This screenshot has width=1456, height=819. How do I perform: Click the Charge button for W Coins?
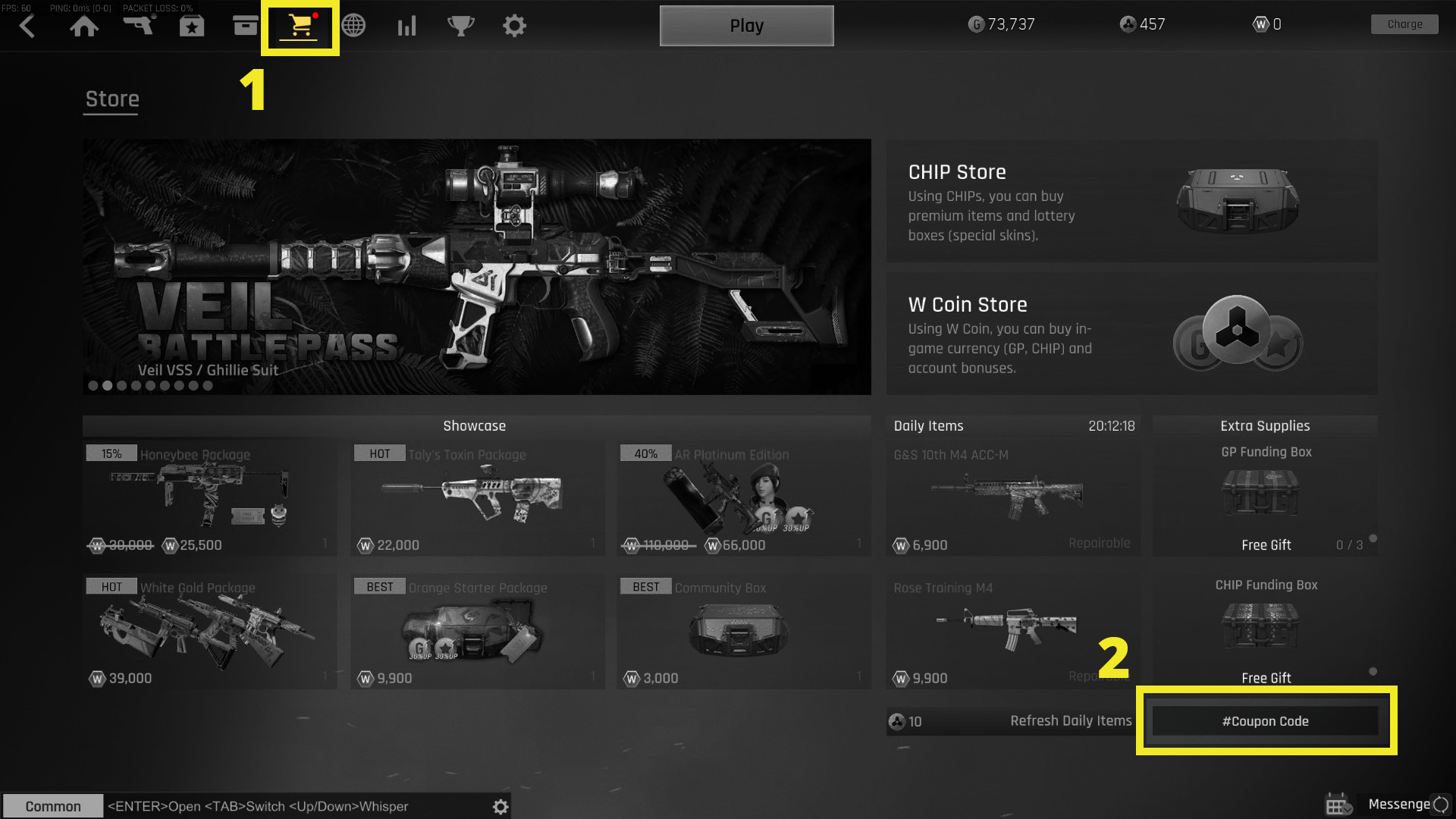1404,24
